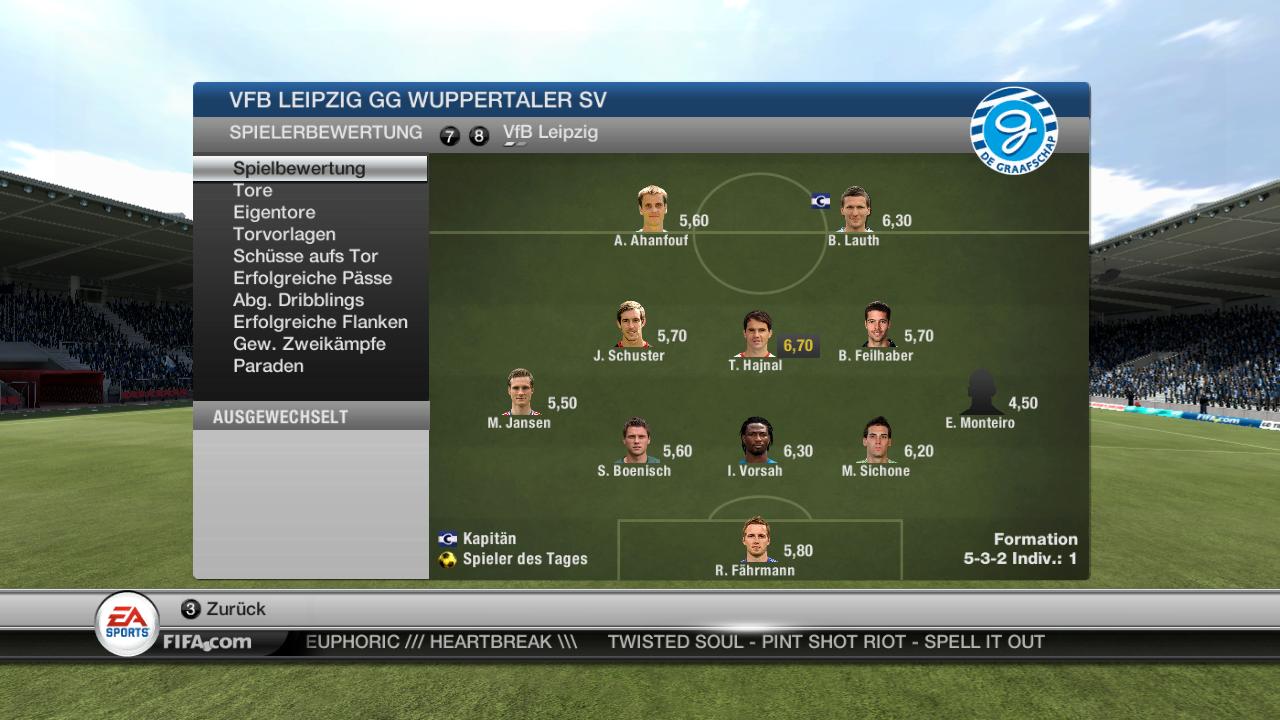Select E. Monteiro's silhouette portrait
Image resolution: width=1280 pixels, height=720 pixels.
pyautogui.click(x=981, y=393)
